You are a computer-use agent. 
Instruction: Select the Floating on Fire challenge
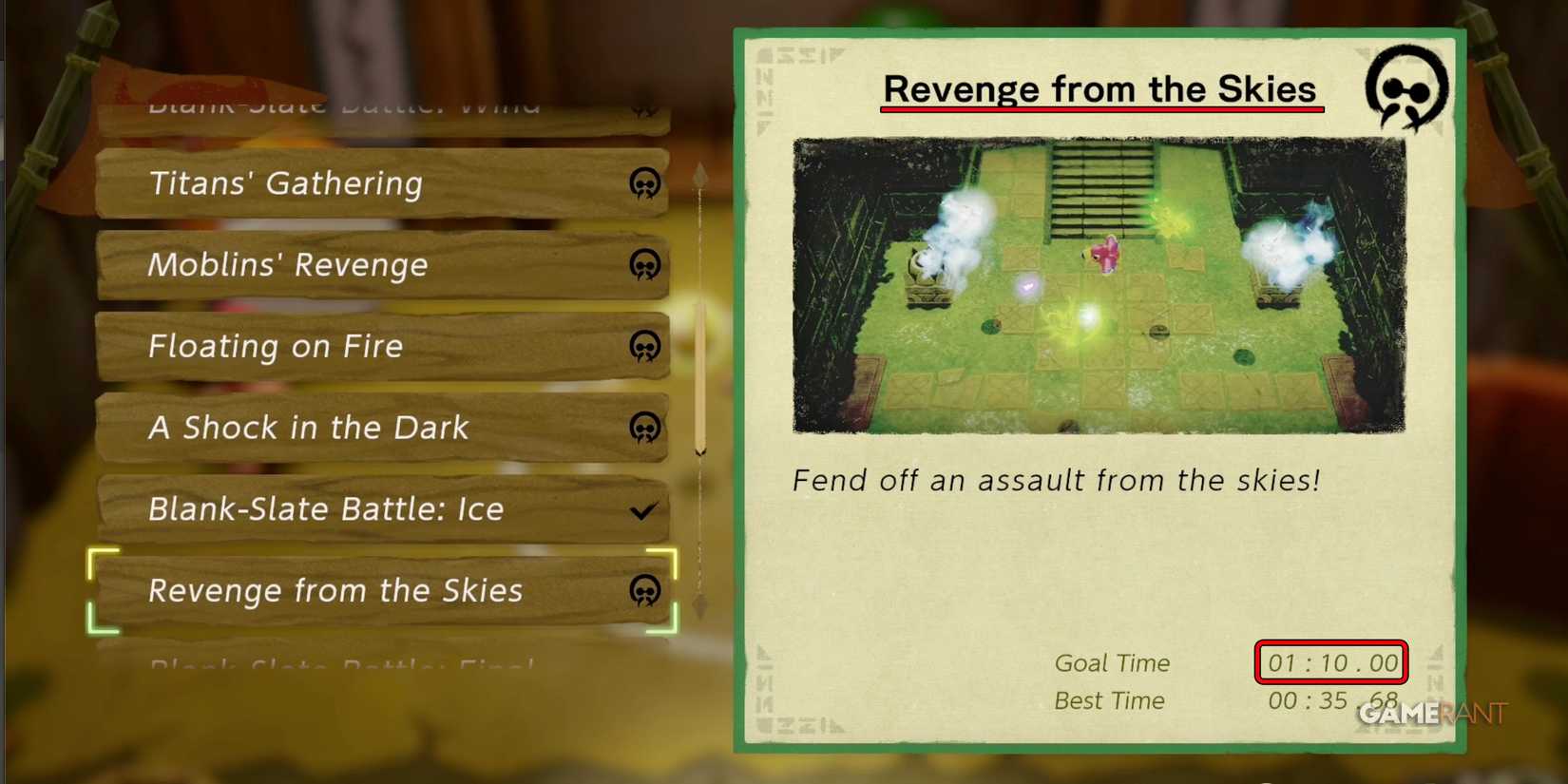[x=276, y=347]
